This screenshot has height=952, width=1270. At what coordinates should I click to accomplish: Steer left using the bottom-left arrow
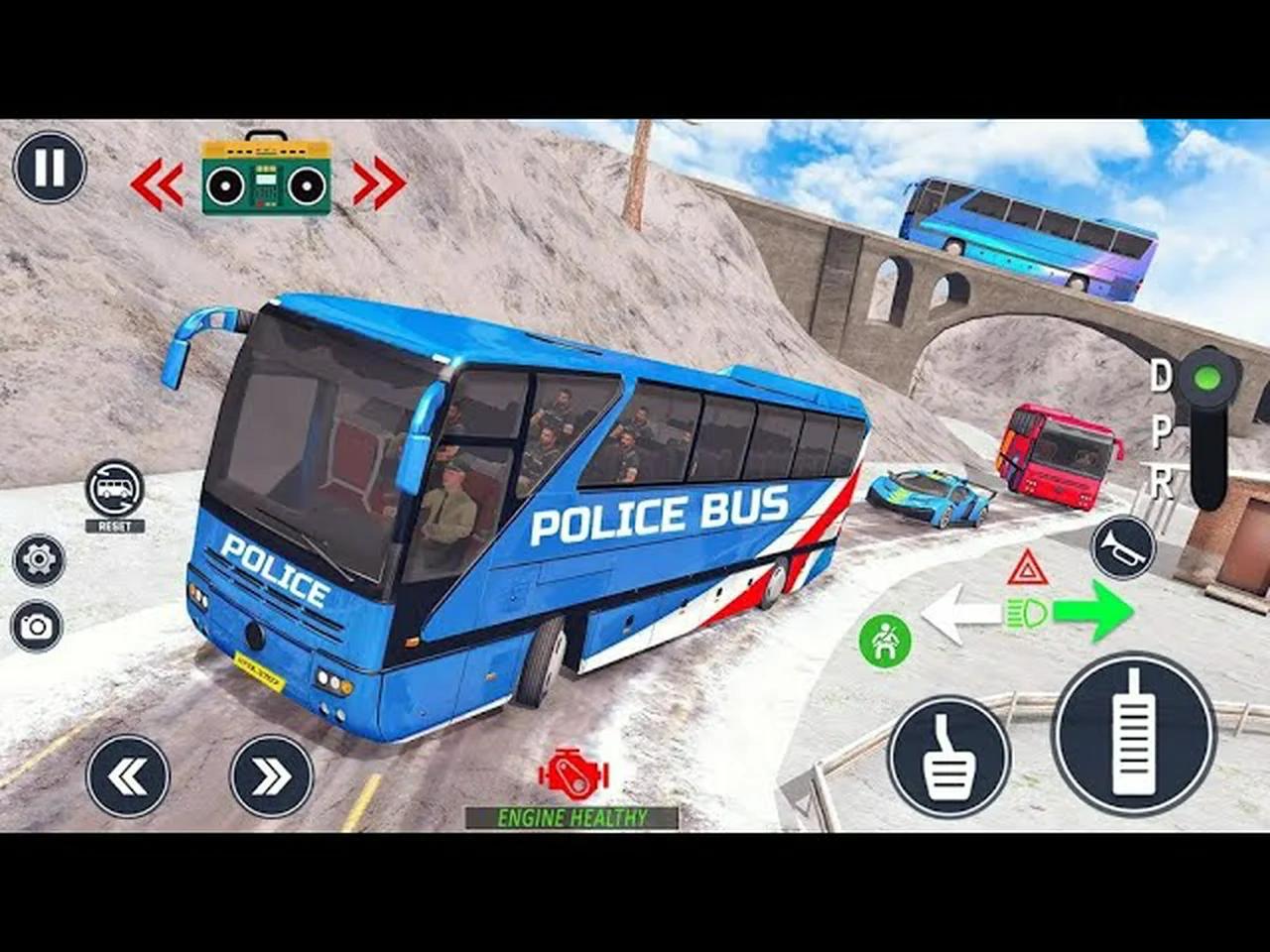click(x=129, y=773)
